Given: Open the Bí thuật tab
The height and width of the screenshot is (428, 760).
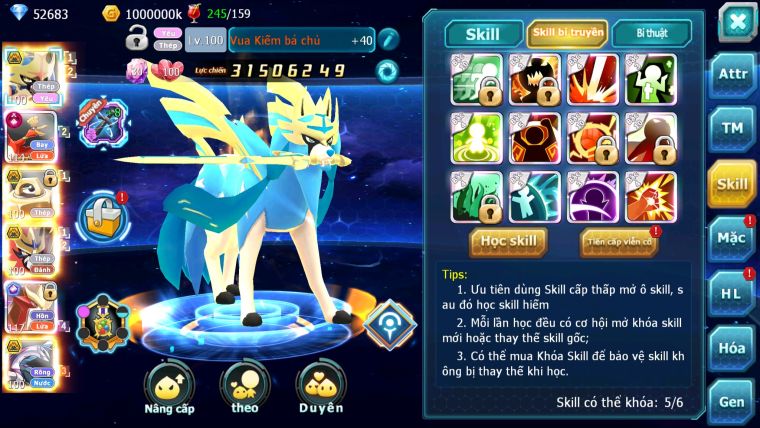Looking at the screenshot, I should [x=650, y=33].
